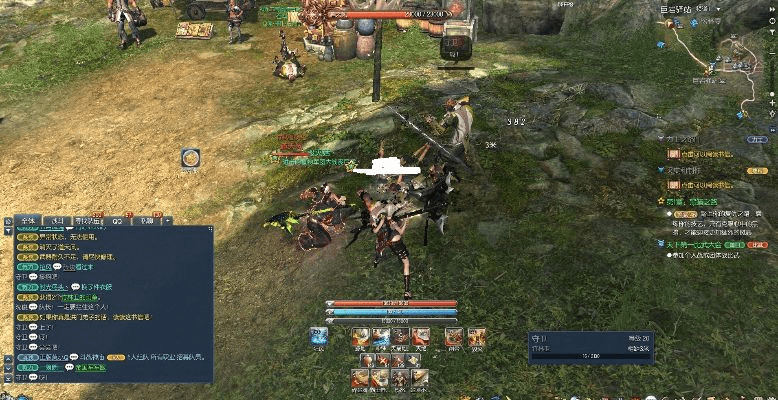Image resolution: width=778 pixels, height=400 pixels.
Task: Select the gold coin icon on the left
Action: (x=190, y=157)
